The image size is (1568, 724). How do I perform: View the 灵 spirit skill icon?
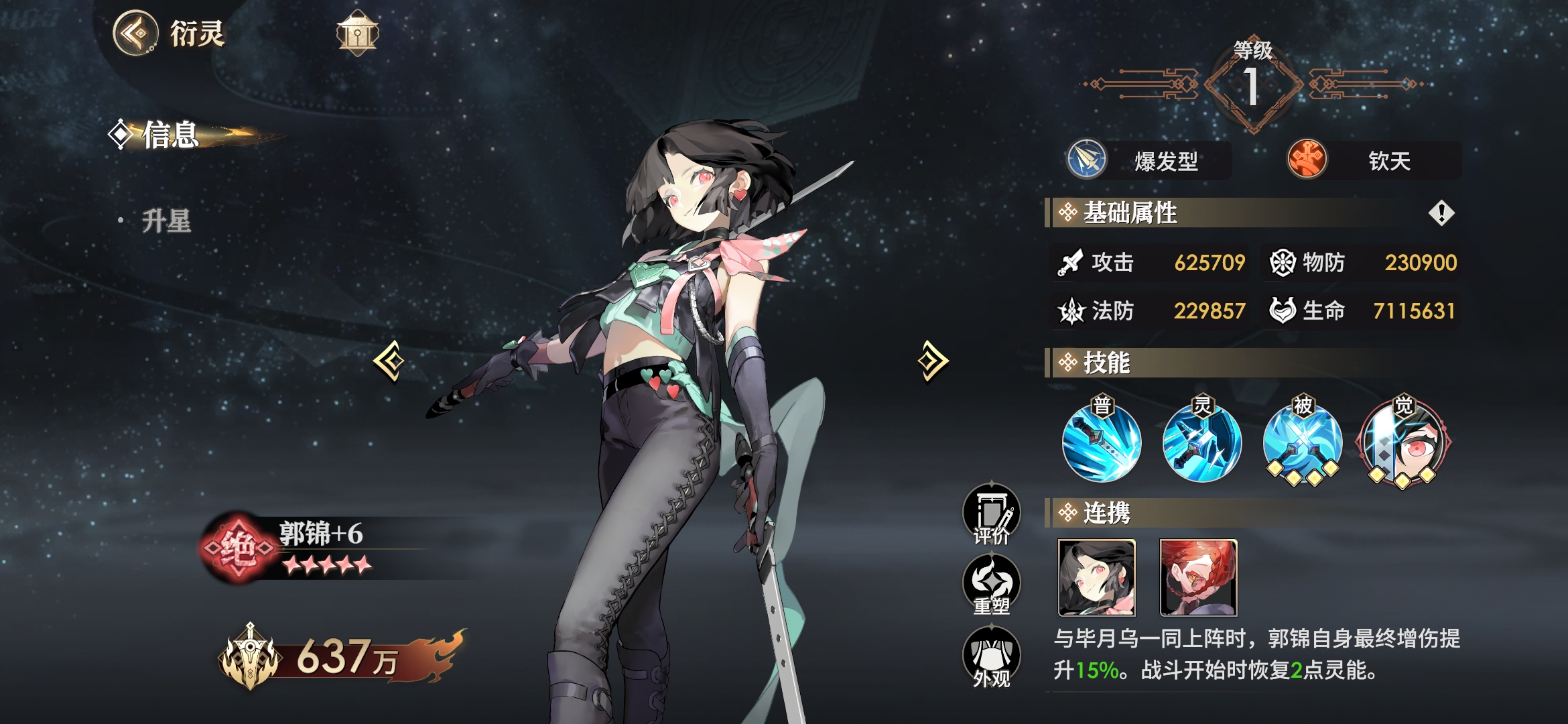point(1202,442)
